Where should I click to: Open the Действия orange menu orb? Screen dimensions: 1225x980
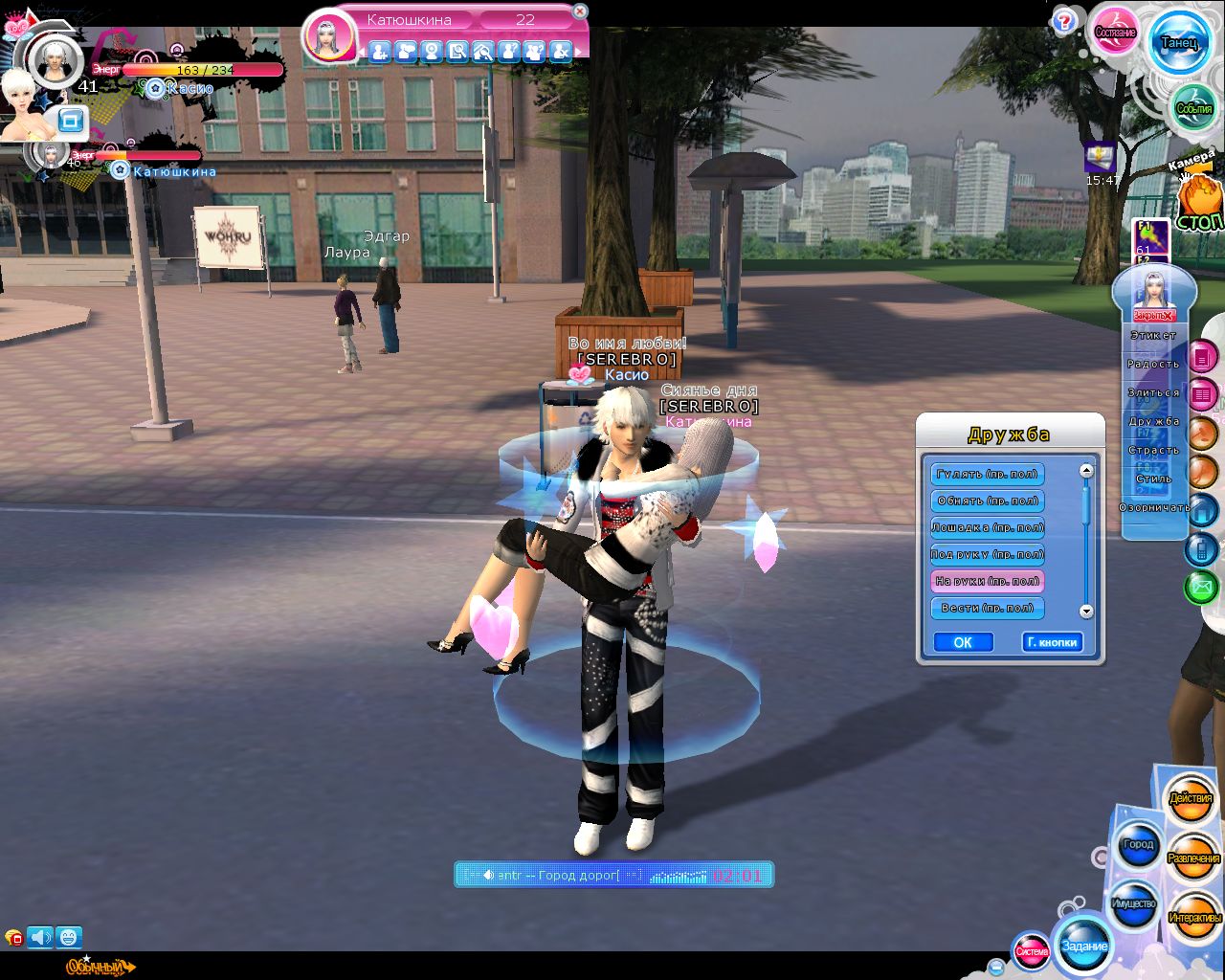coord(1190,798)
